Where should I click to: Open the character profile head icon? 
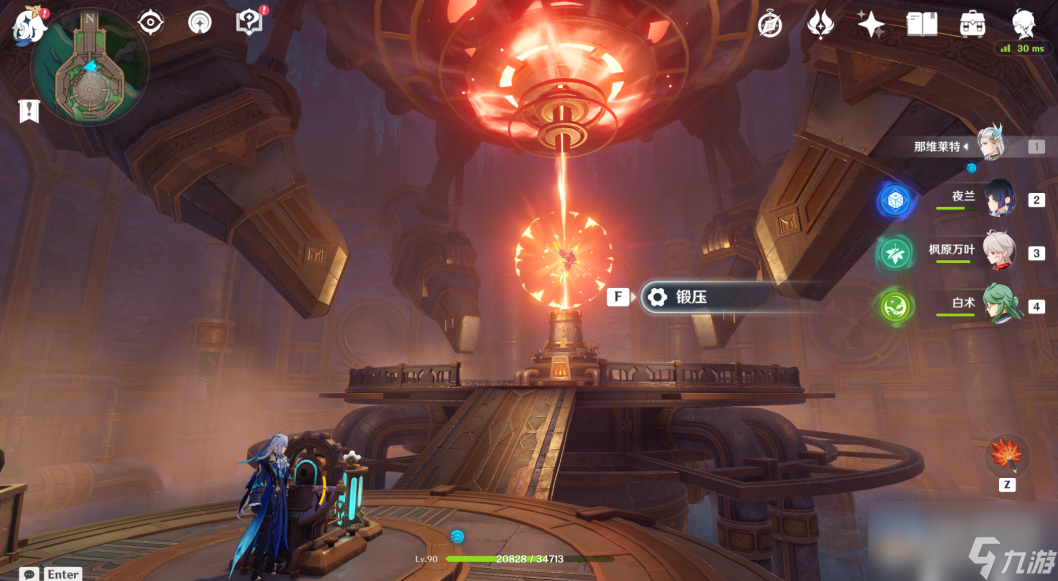1023,24
